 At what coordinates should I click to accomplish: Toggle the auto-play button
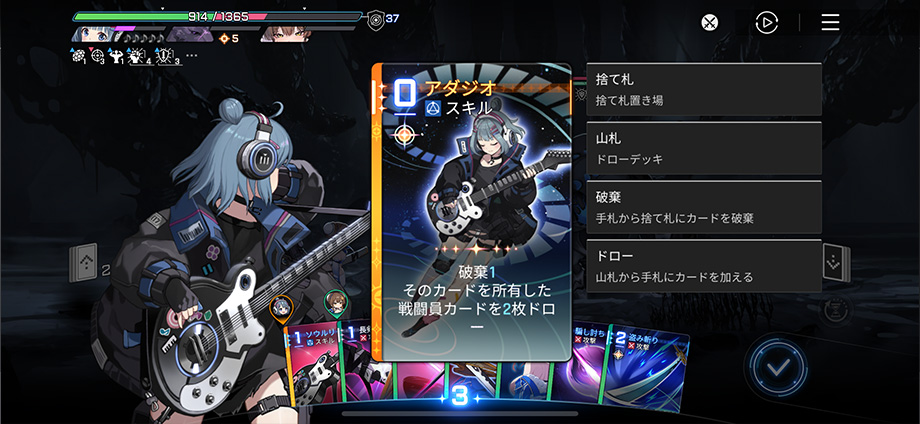(767, 22)
